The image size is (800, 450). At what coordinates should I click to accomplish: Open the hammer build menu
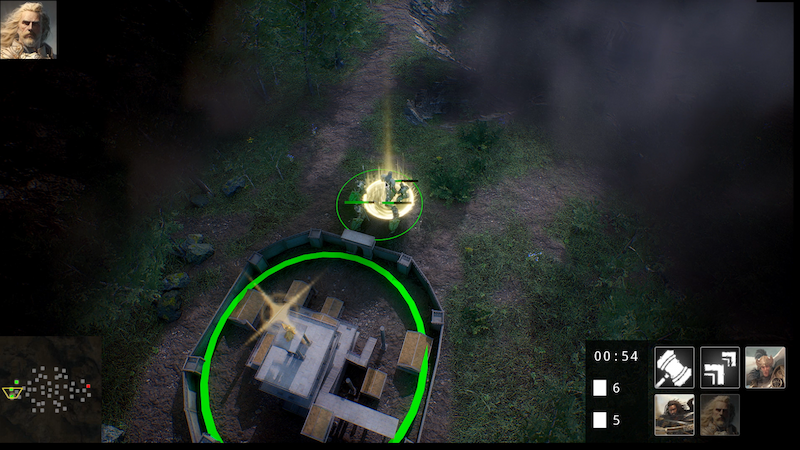[x=674, y=368]
